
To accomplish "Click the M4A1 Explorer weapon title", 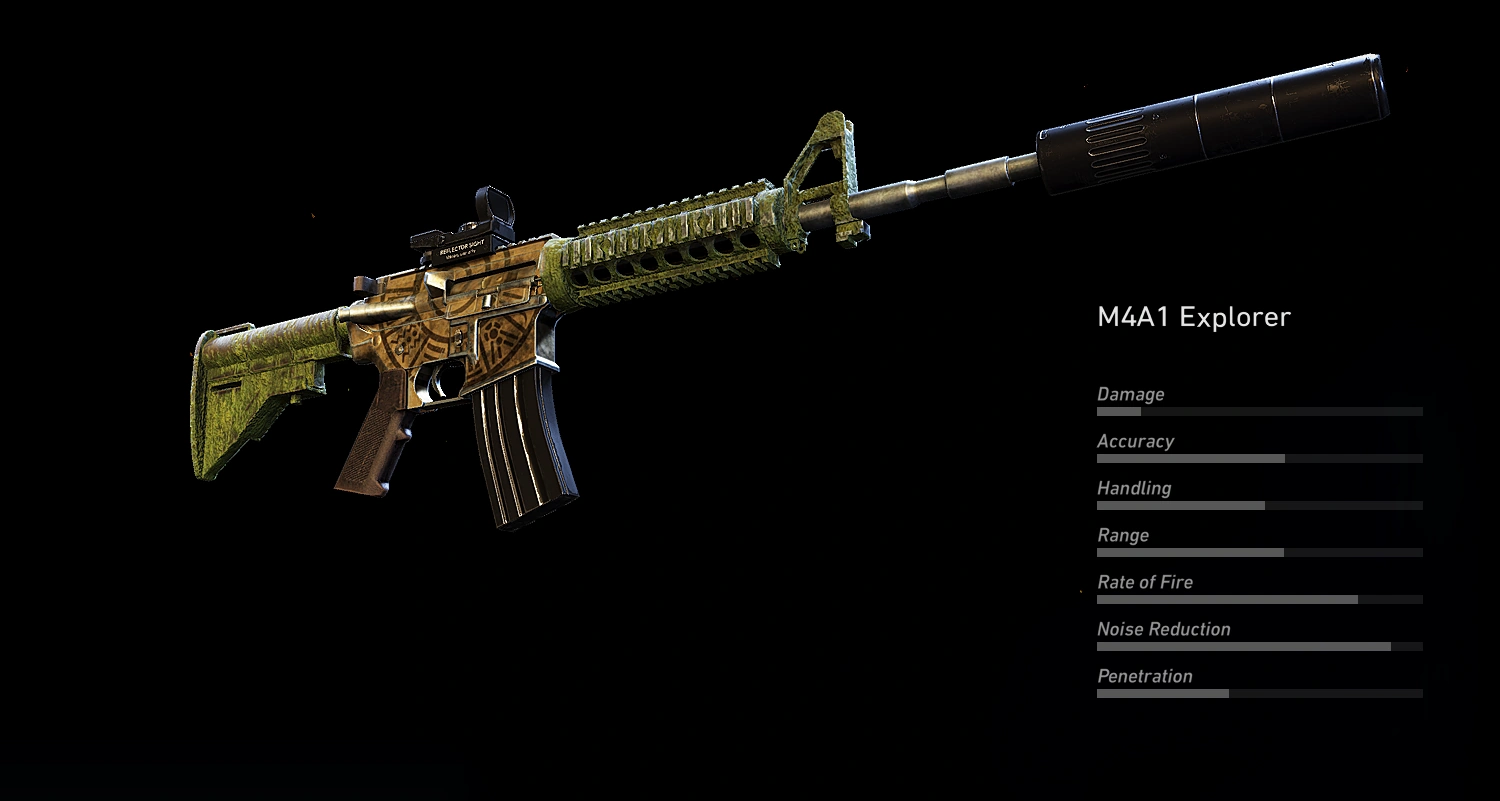I will click(1194, 316).
